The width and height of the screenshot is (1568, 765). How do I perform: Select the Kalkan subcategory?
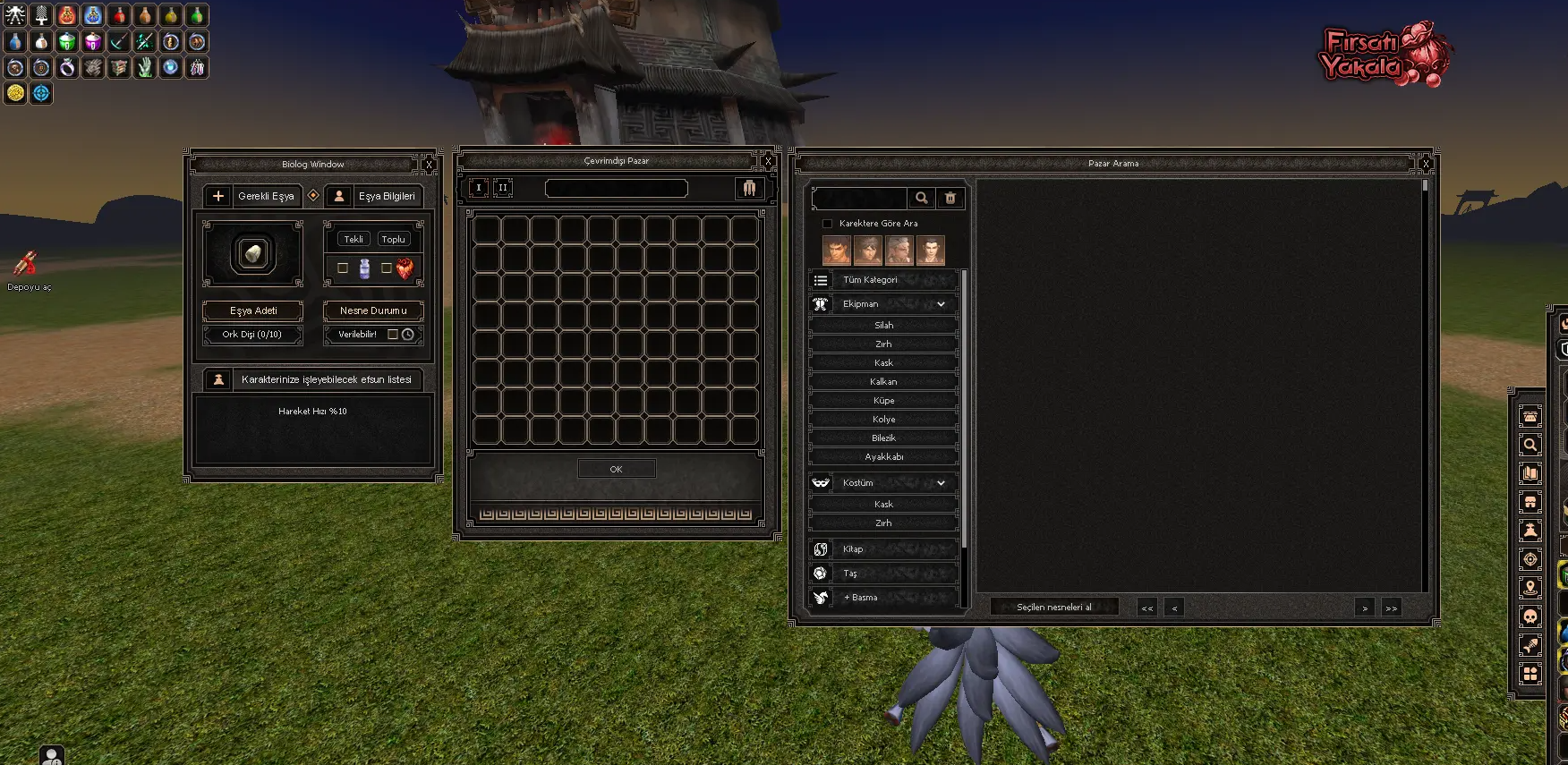[883, 382]
